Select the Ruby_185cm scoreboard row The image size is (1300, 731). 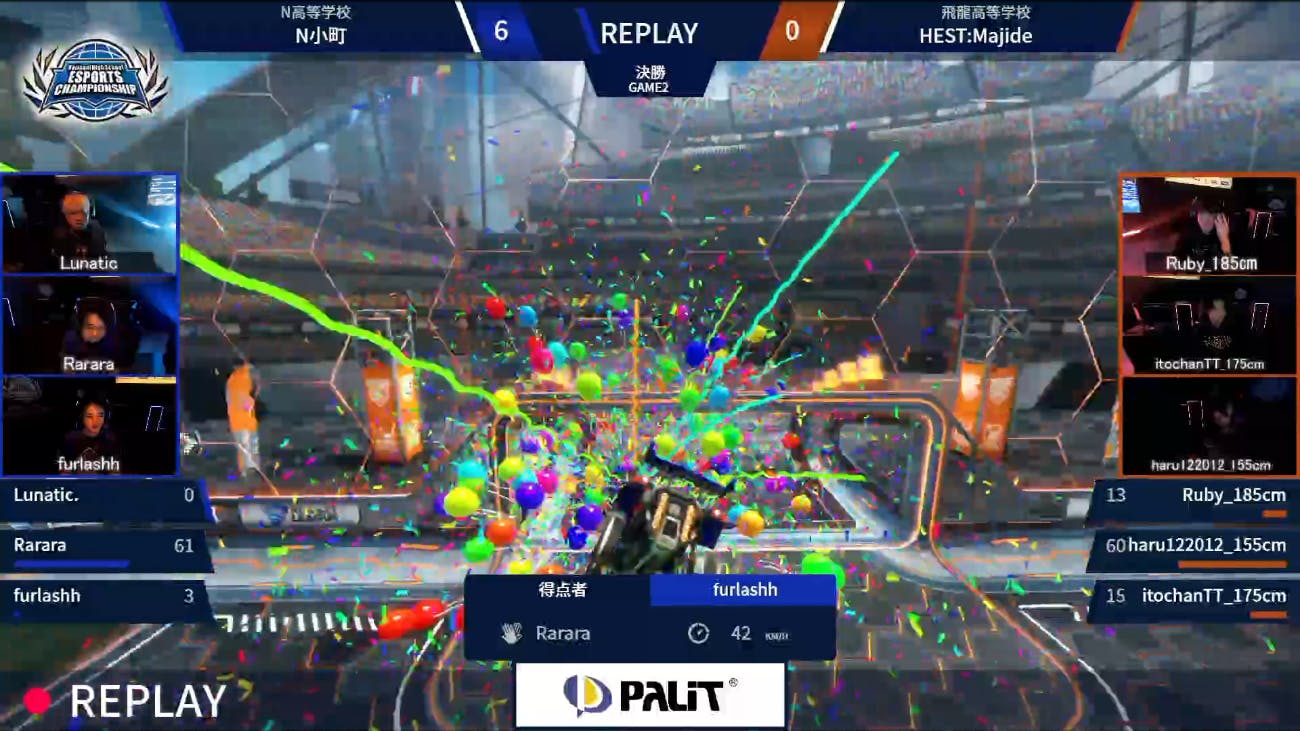1195,497
